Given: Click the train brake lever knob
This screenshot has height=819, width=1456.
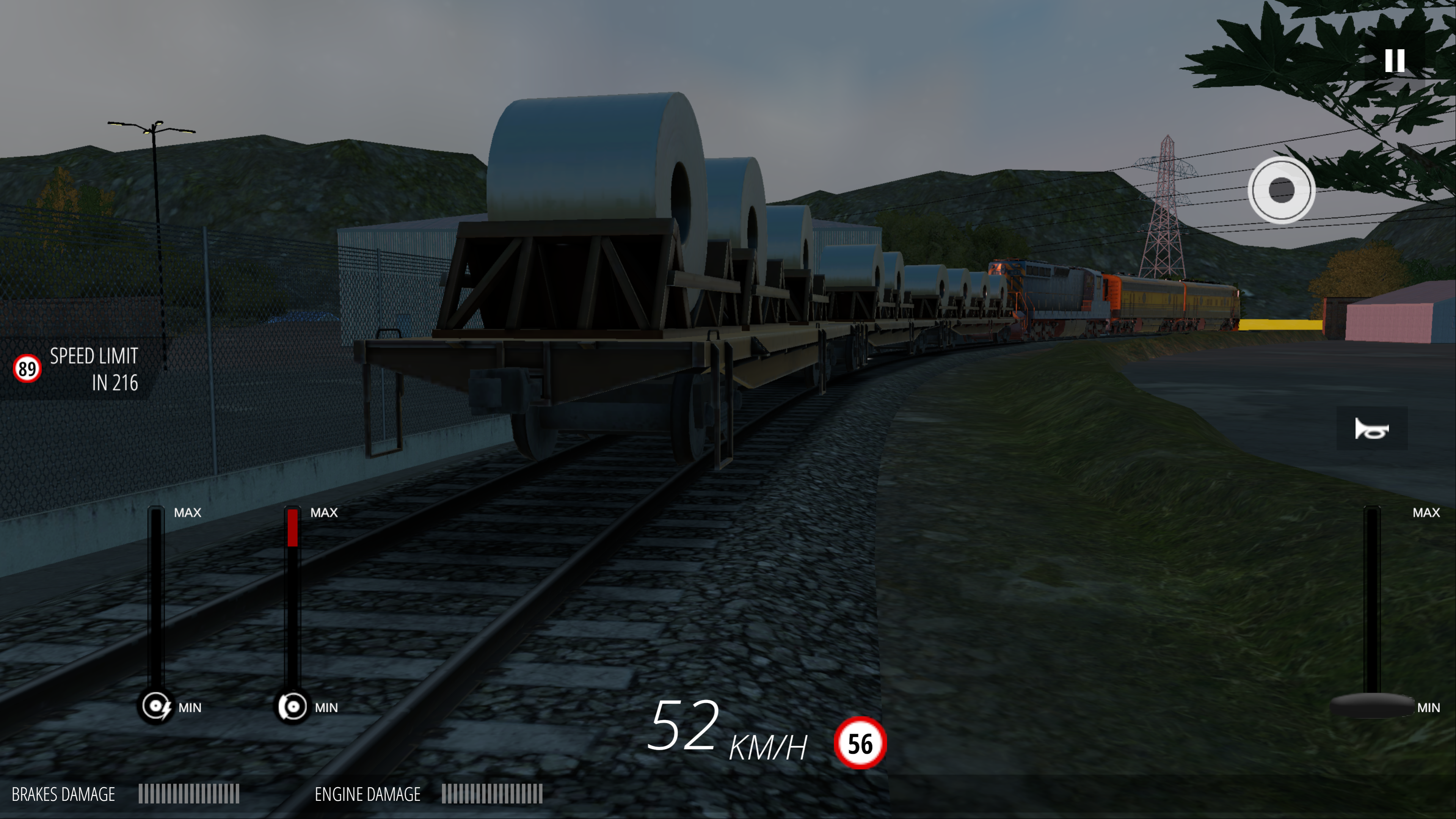Looking at the screenshot, I should pyautogui.click(x=292, y=706).
